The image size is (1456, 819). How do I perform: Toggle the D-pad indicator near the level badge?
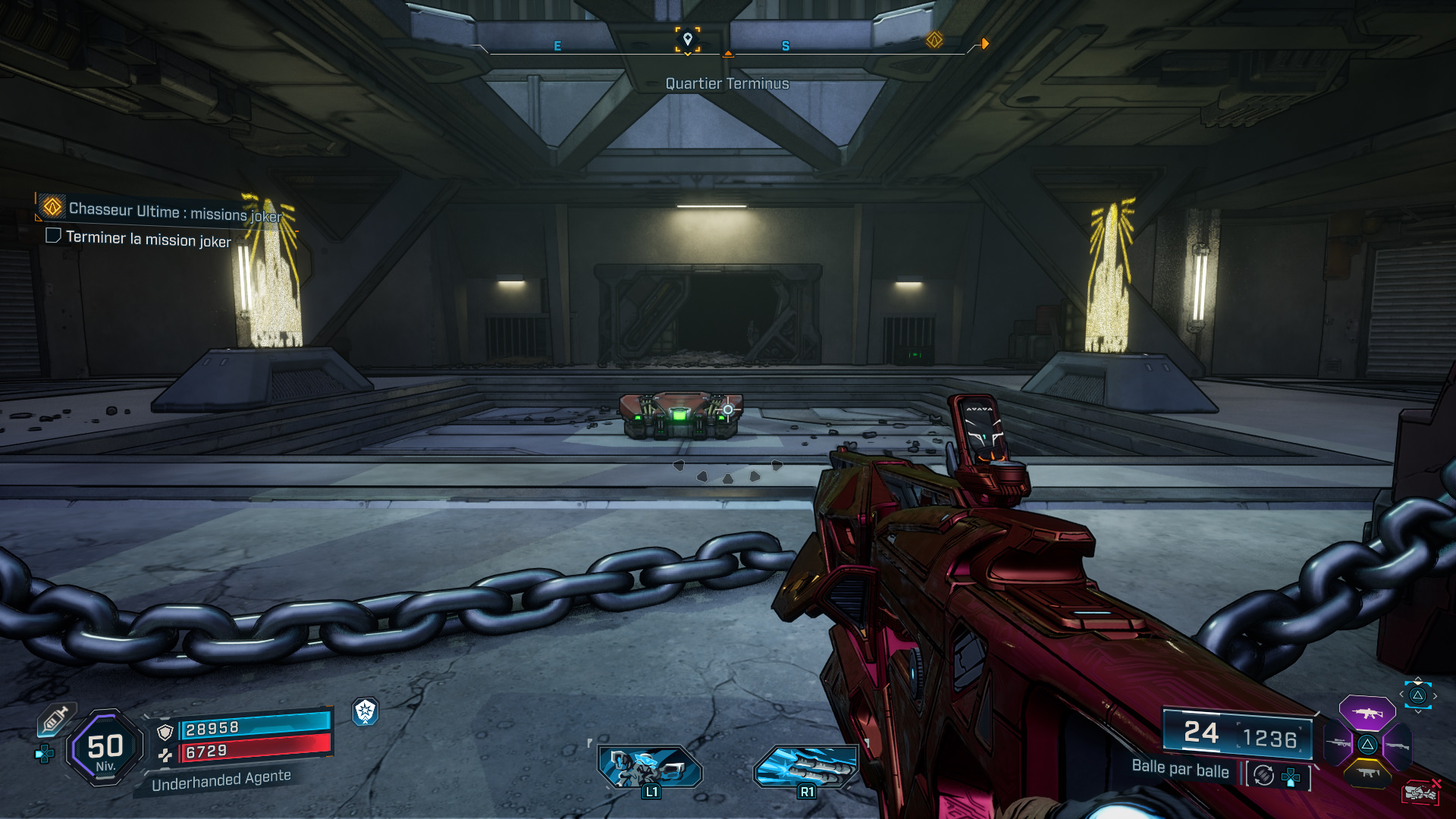45,754
